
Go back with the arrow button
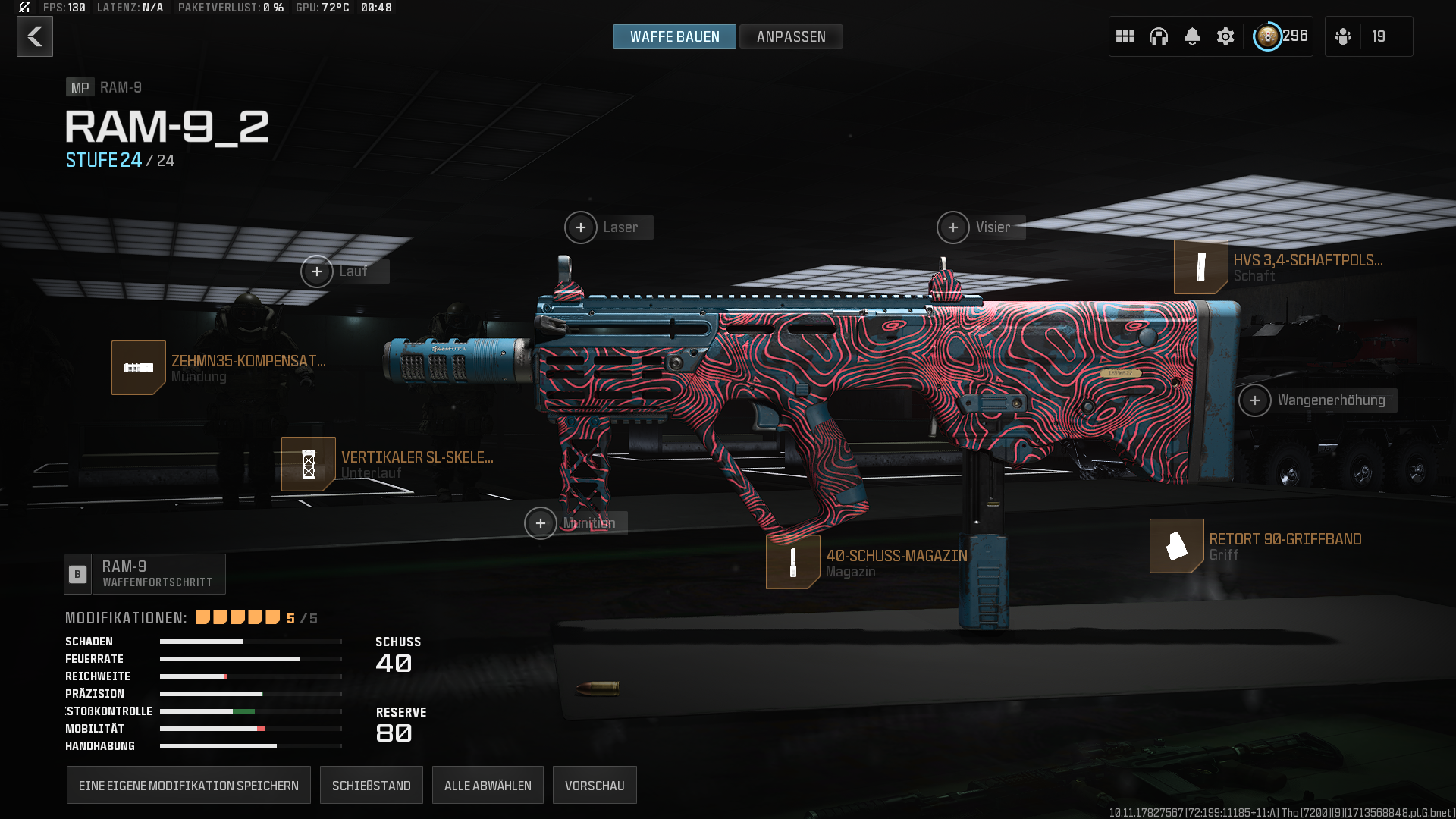[x=35, y=36]
